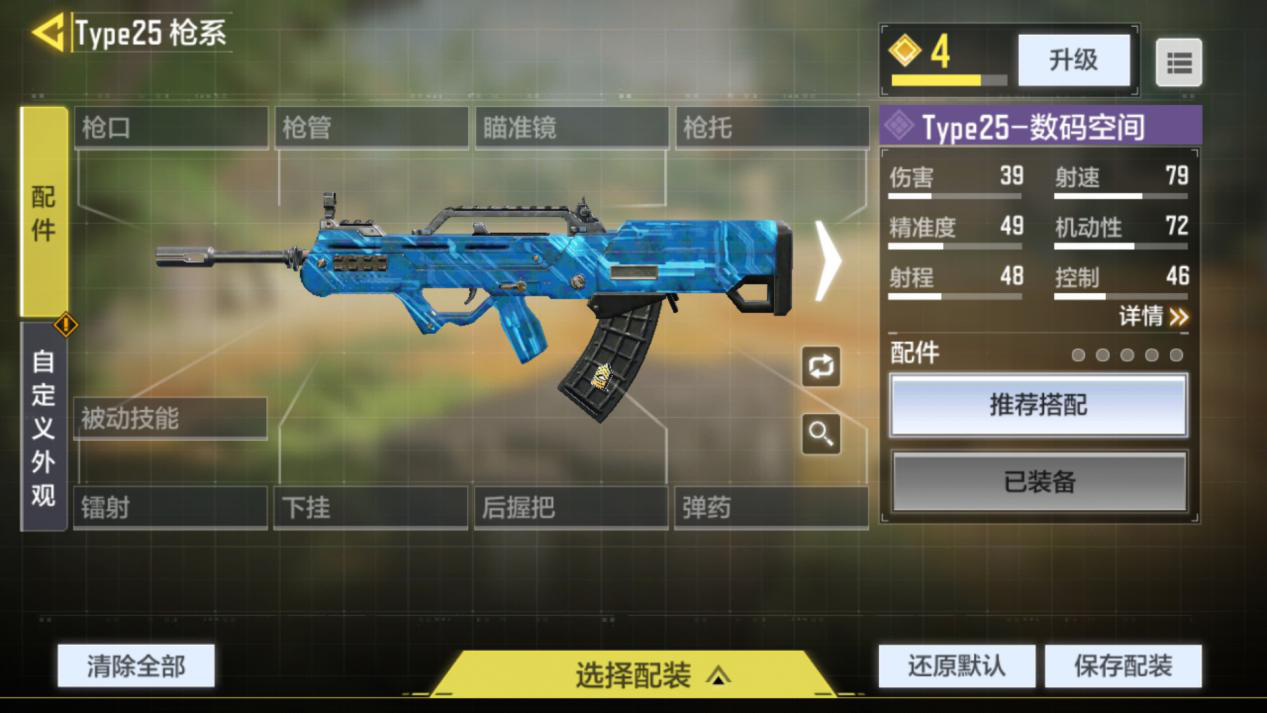Open the list menu icon
The image size is (1267, 713).
click(x=1179, y=63)
